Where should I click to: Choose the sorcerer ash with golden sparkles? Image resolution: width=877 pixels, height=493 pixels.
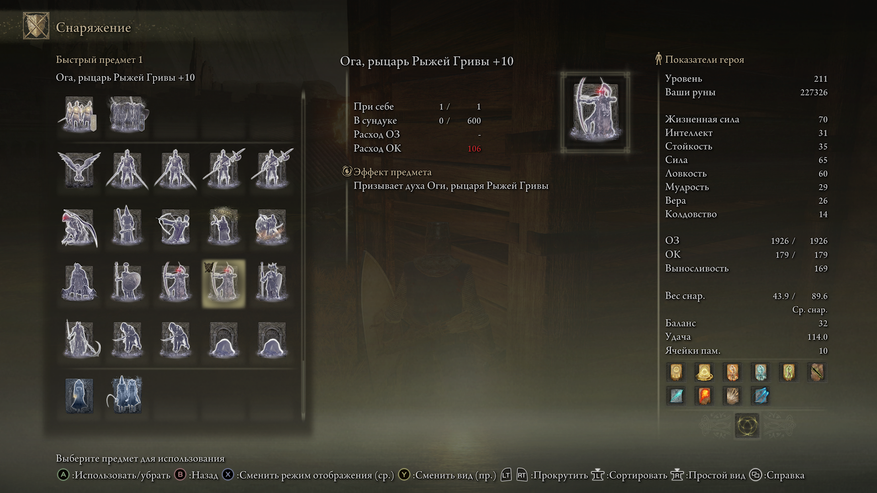[x=224, y=226]
